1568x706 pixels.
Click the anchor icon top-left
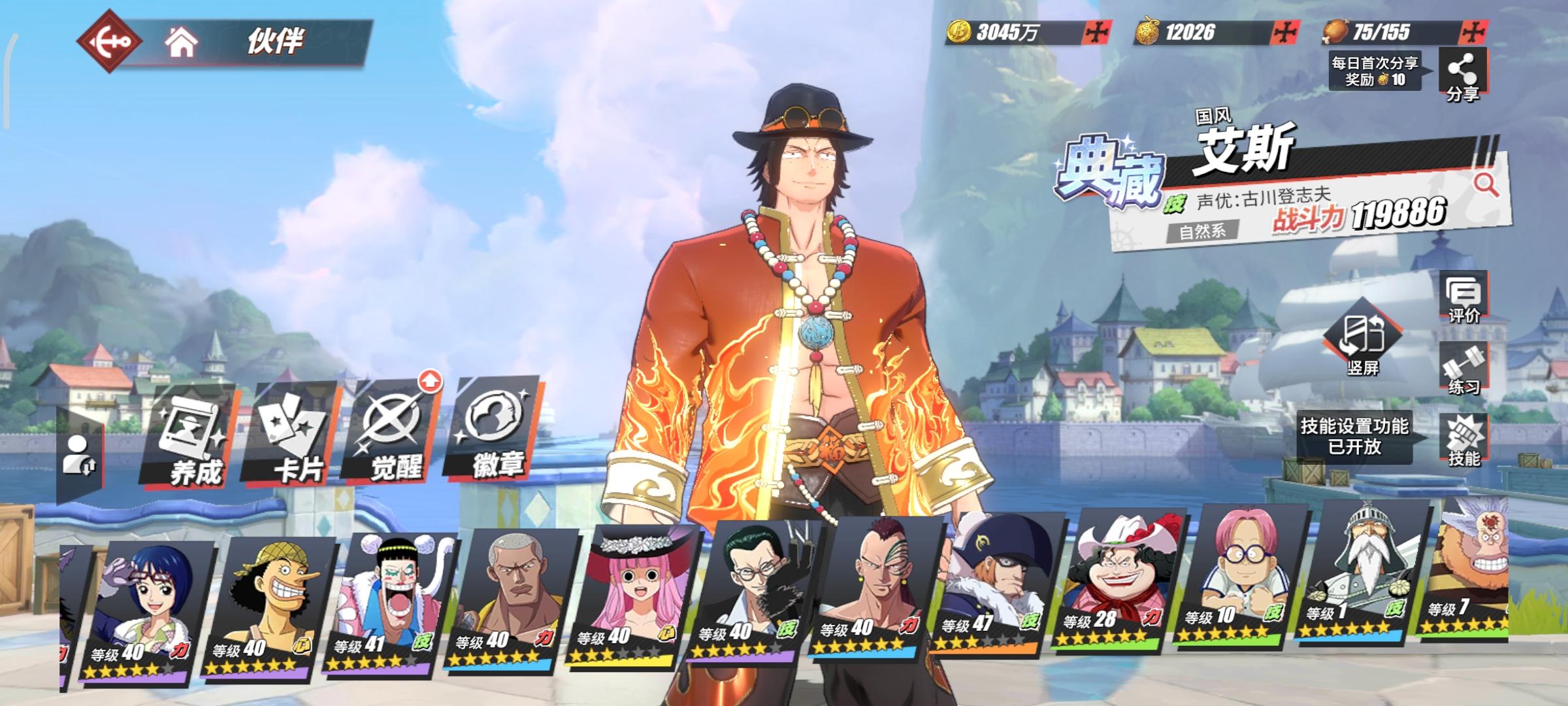coord(111,41)
